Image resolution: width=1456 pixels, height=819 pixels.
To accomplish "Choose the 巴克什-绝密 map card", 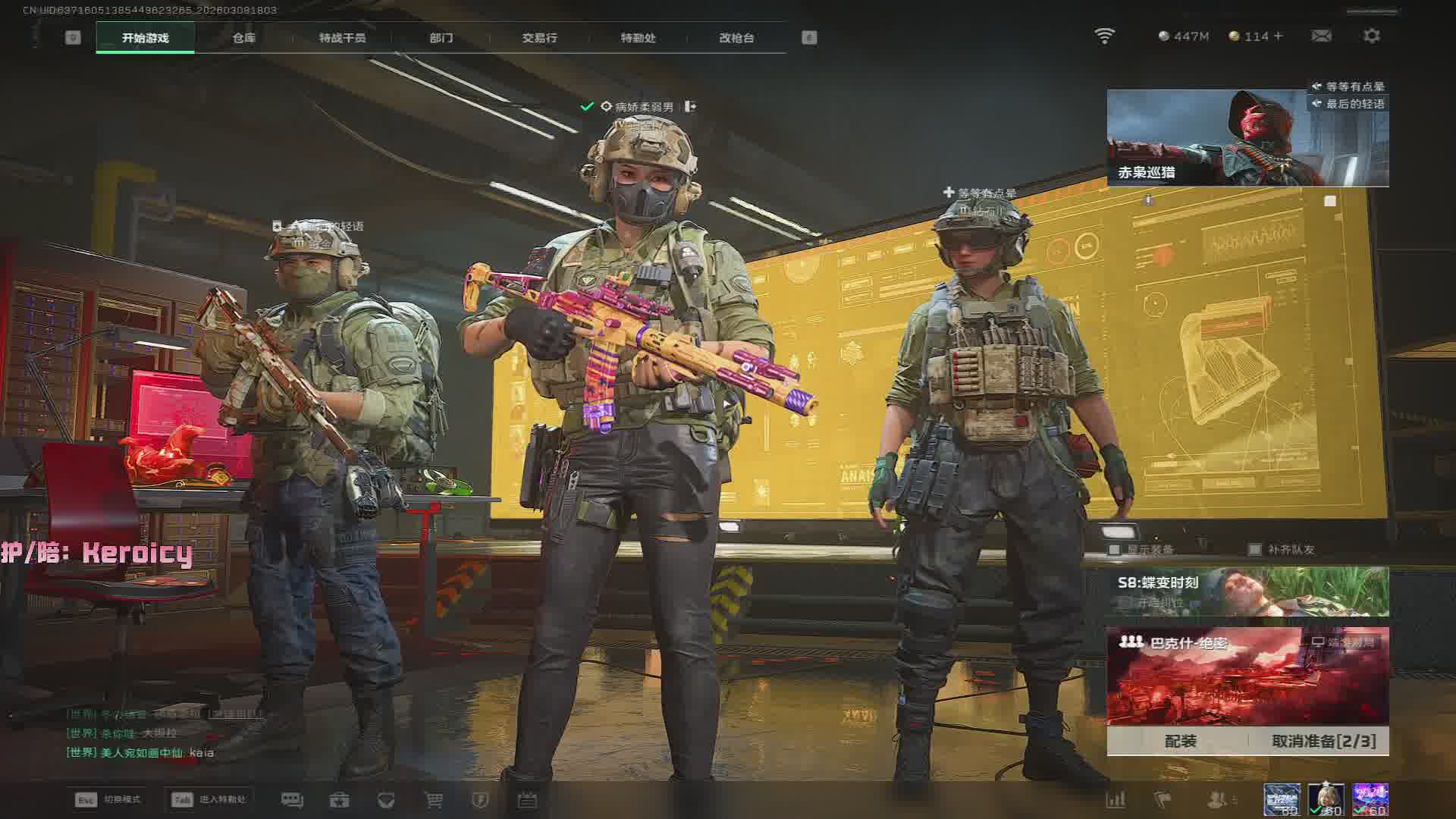I will tap(1247, 676).
